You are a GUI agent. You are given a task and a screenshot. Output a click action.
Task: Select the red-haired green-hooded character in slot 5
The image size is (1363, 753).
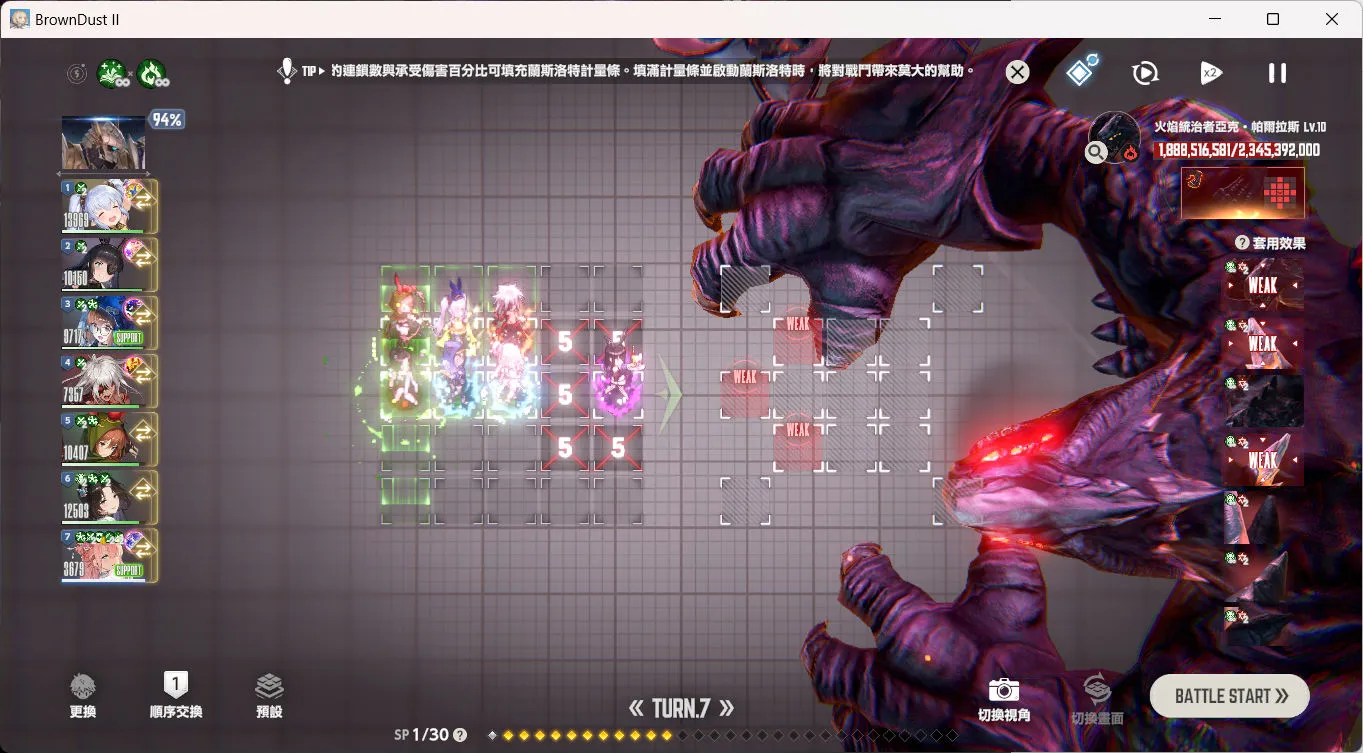[109, 439]
